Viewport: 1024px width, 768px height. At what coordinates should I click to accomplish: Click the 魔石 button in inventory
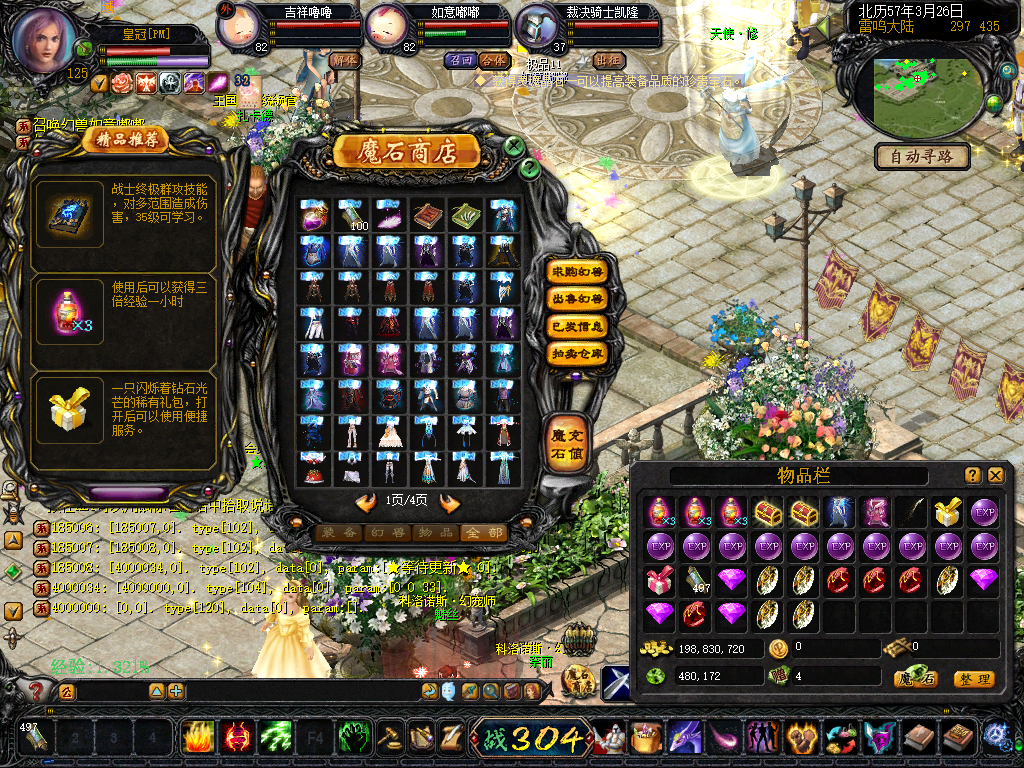pyautogui.click(x=916, y=679)
